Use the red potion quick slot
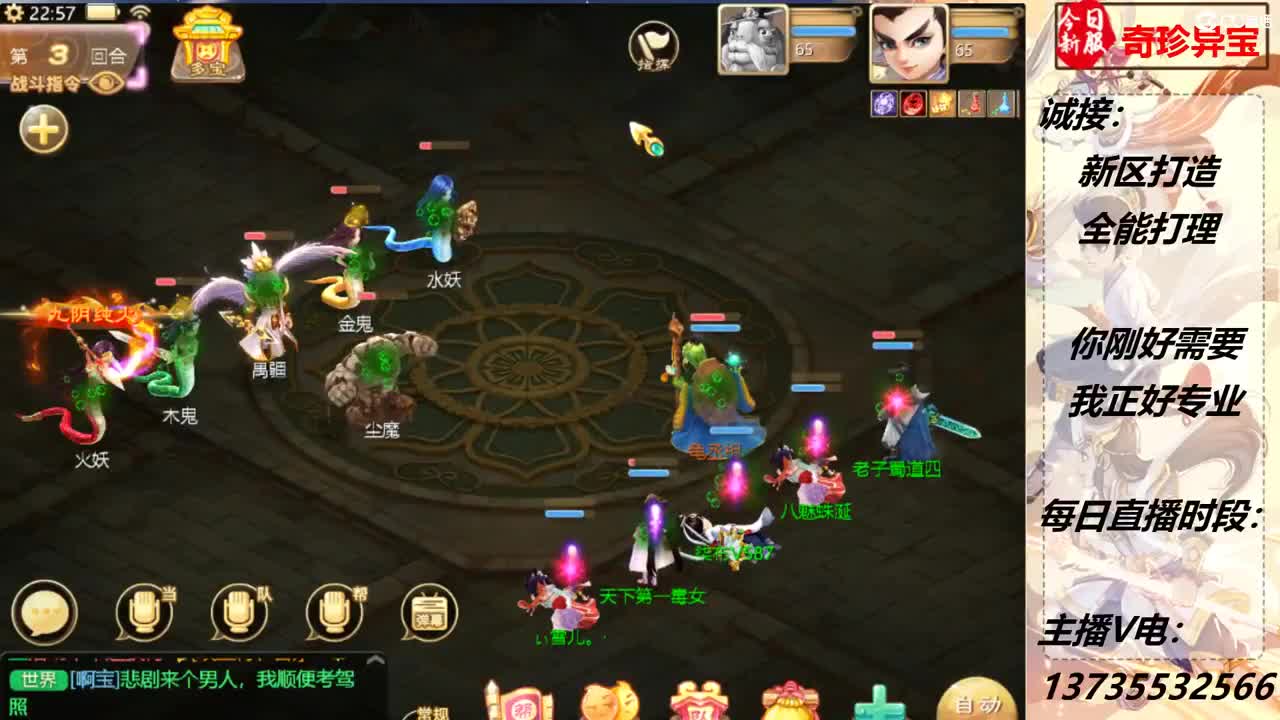This screenshot has width=1280, height=720. [968, 103]
